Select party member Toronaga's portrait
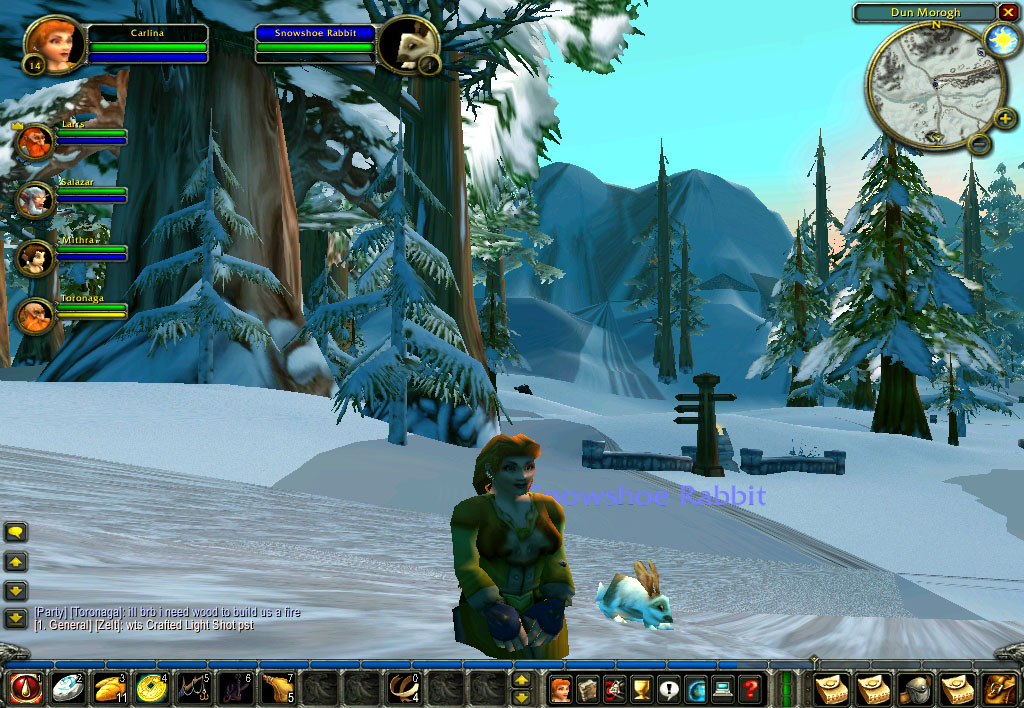Screen dimensions: 1024x708 click(x=34, y=315)
